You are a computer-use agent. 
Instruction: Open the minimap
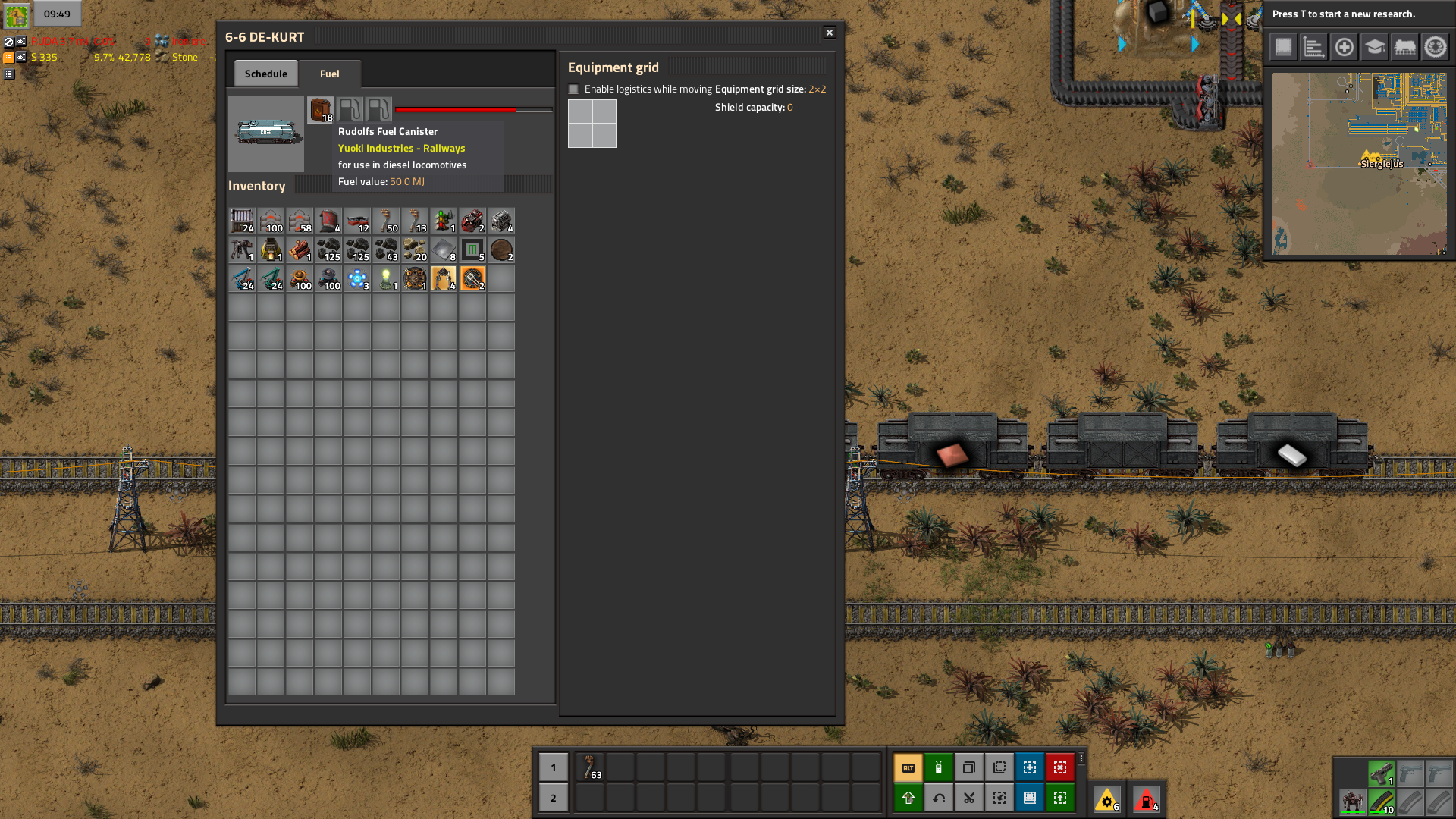pos(1359,164)
